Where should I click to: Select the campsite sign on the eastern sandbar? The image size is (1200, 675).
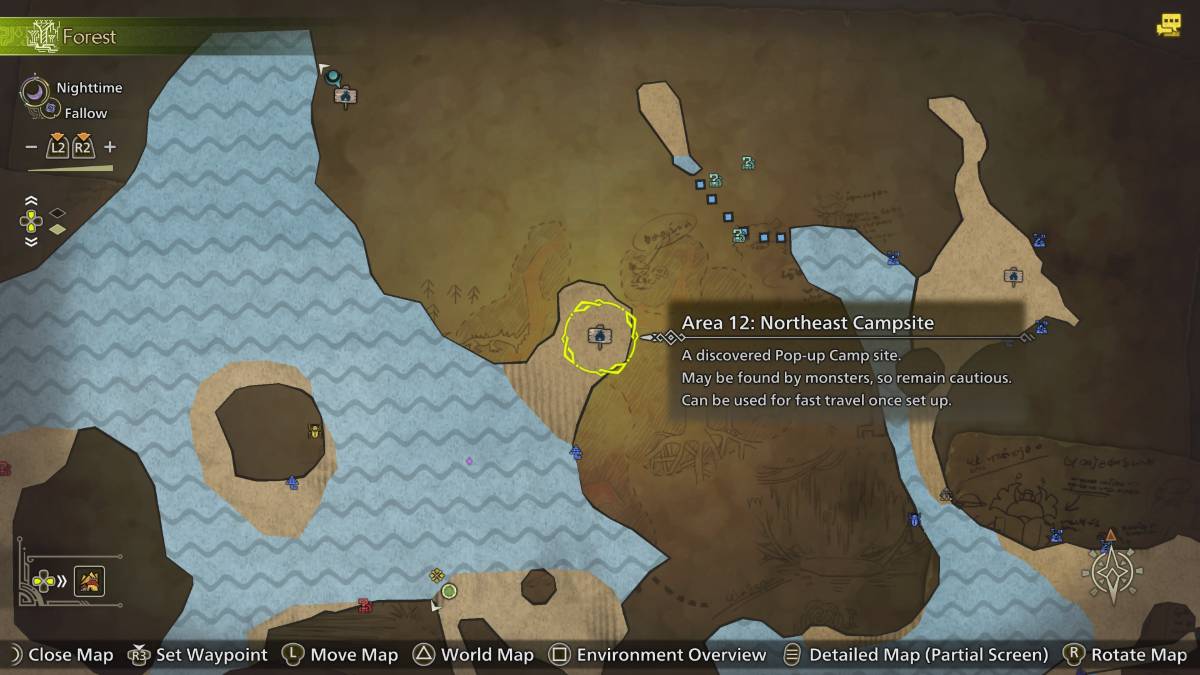click(1013, 275)
